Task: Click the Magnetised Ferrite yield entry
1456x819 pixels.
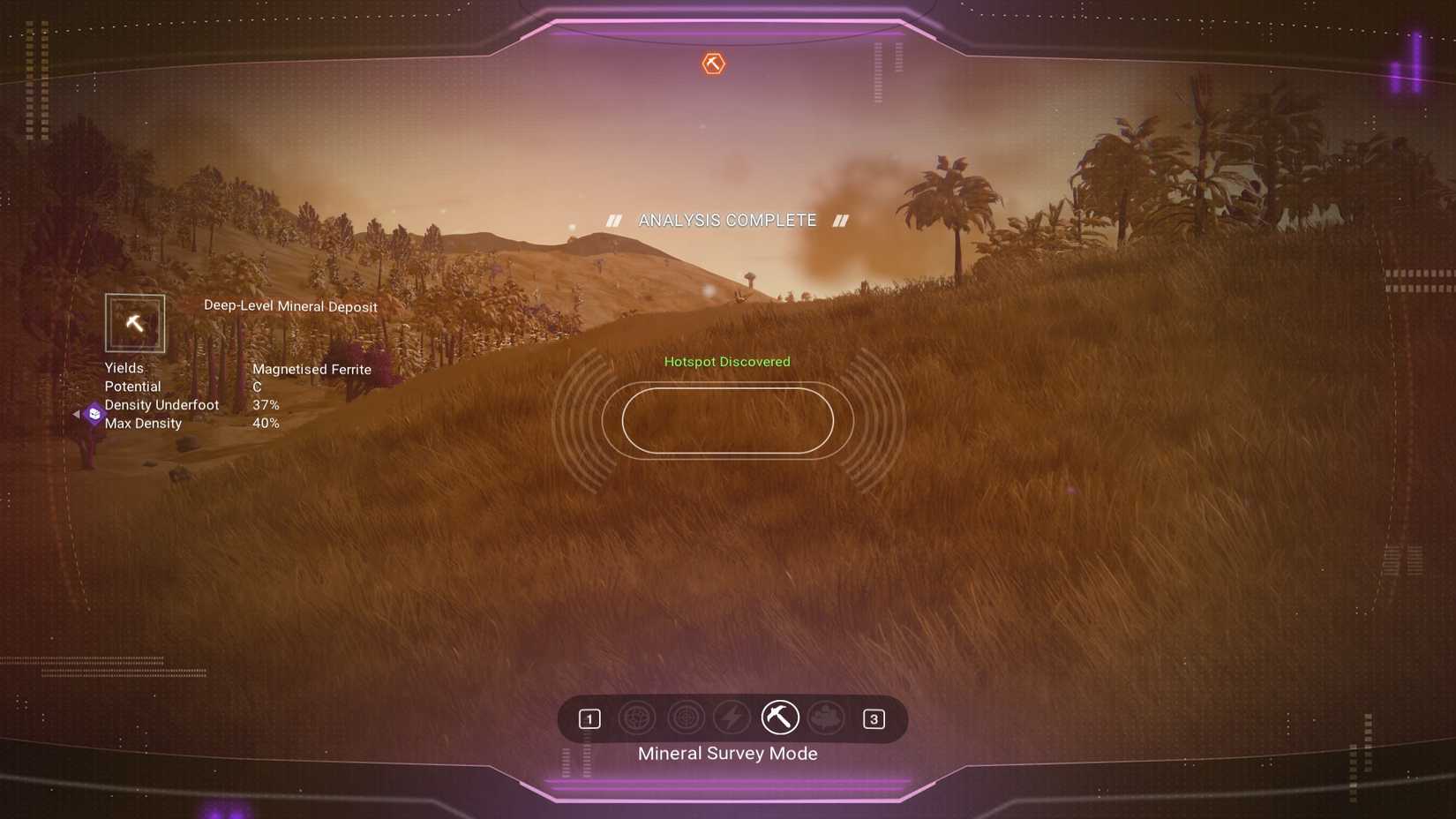Action: pyautogui.click(x=311, y=369)
